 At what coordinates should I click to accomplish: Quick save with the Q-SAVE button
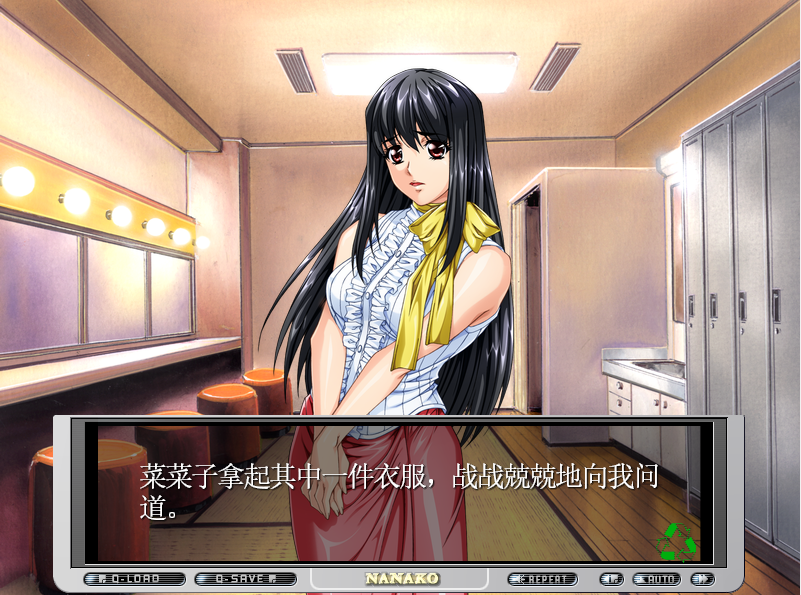pyautogui.click(x=246, y=579)
